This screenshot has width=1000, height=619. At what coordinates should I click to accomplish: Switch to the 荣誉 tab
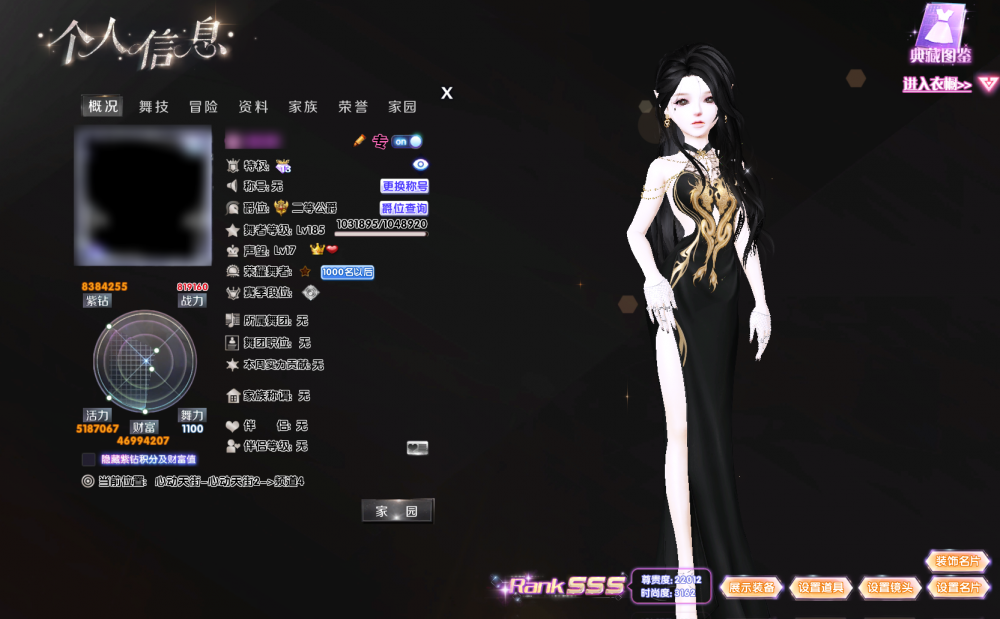point(353,107)
